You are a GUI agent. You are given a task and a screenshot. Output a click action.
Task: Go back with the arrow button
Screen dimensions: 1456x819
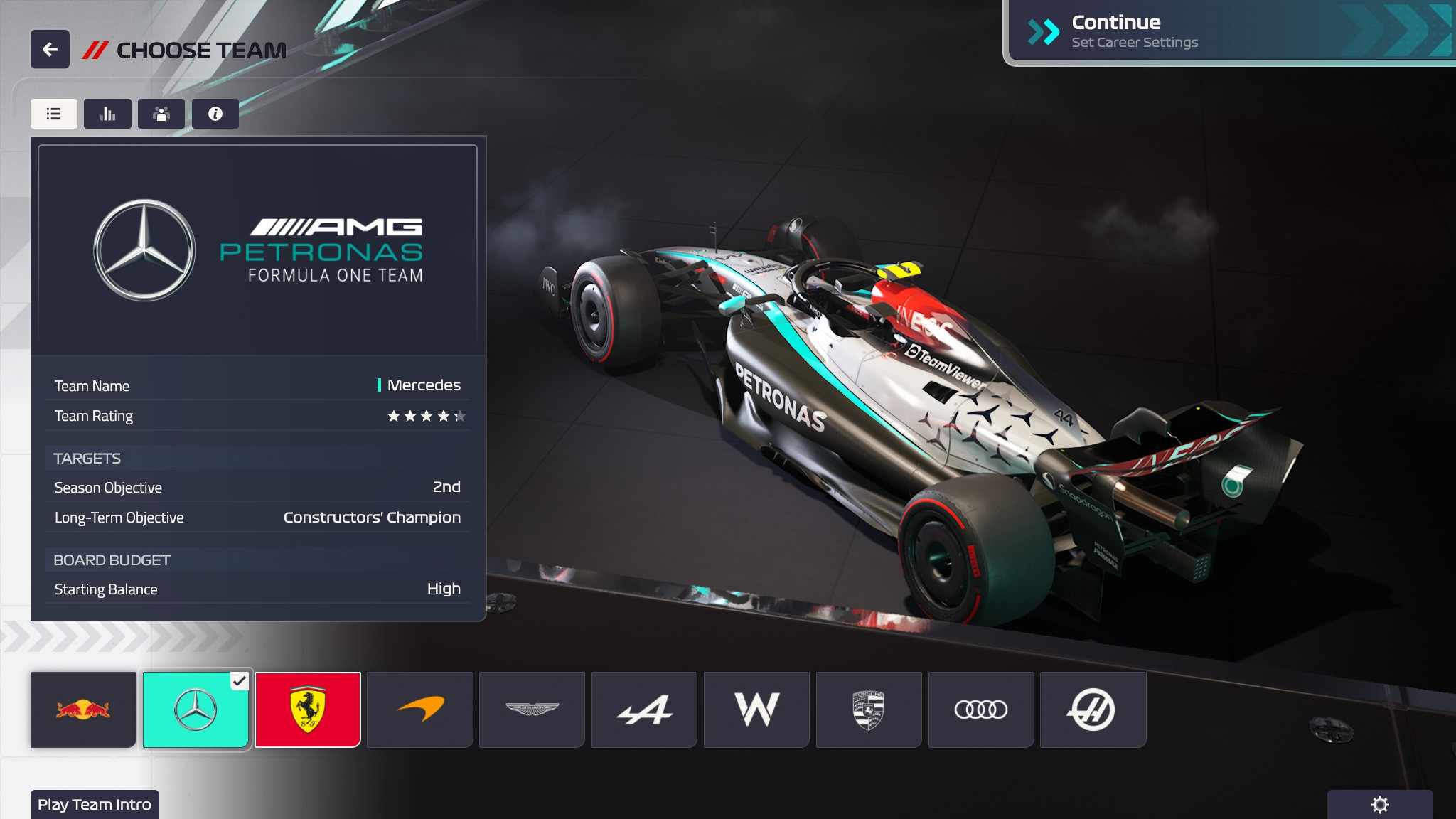(x=50, y=50)
